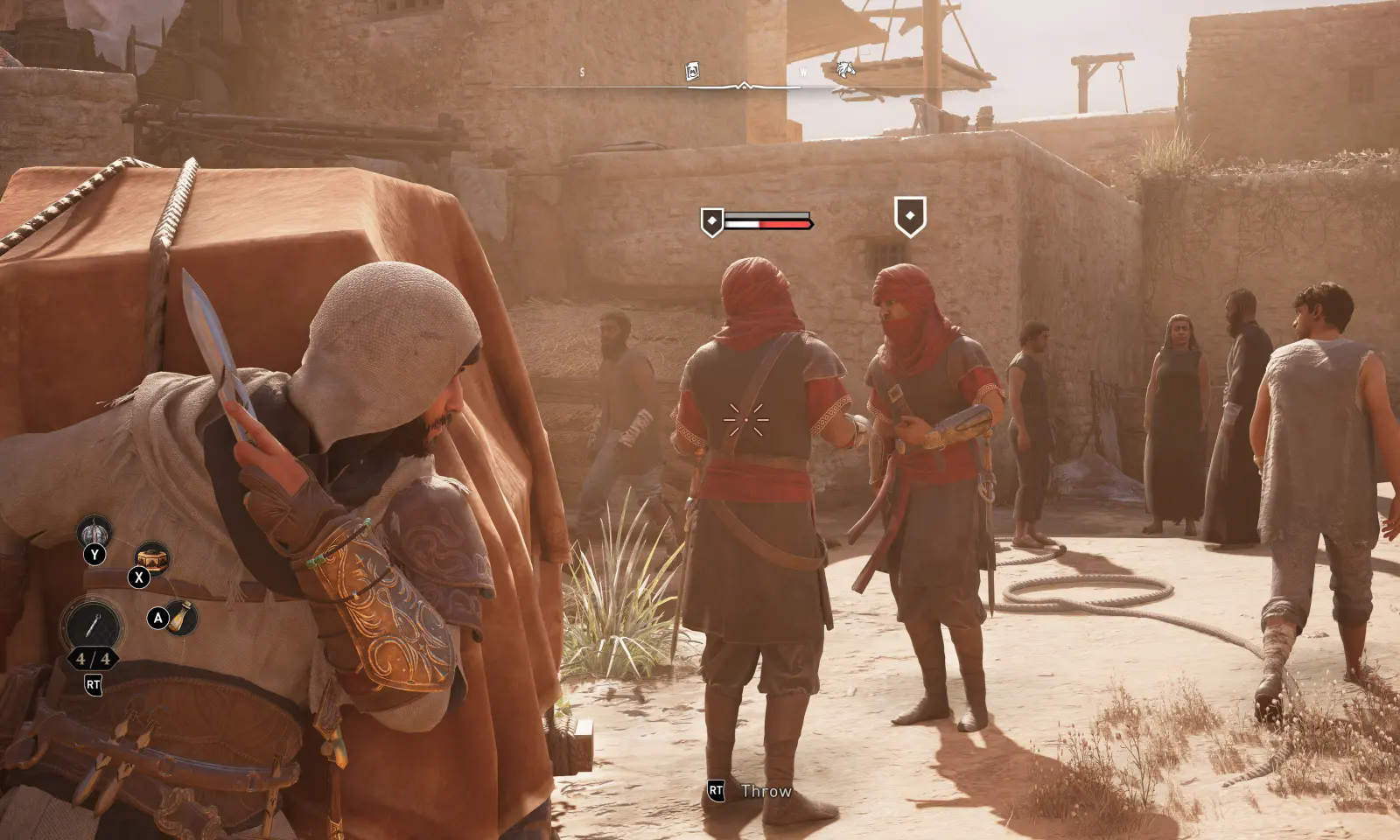Use the elixir flask item

click(182, 618)
